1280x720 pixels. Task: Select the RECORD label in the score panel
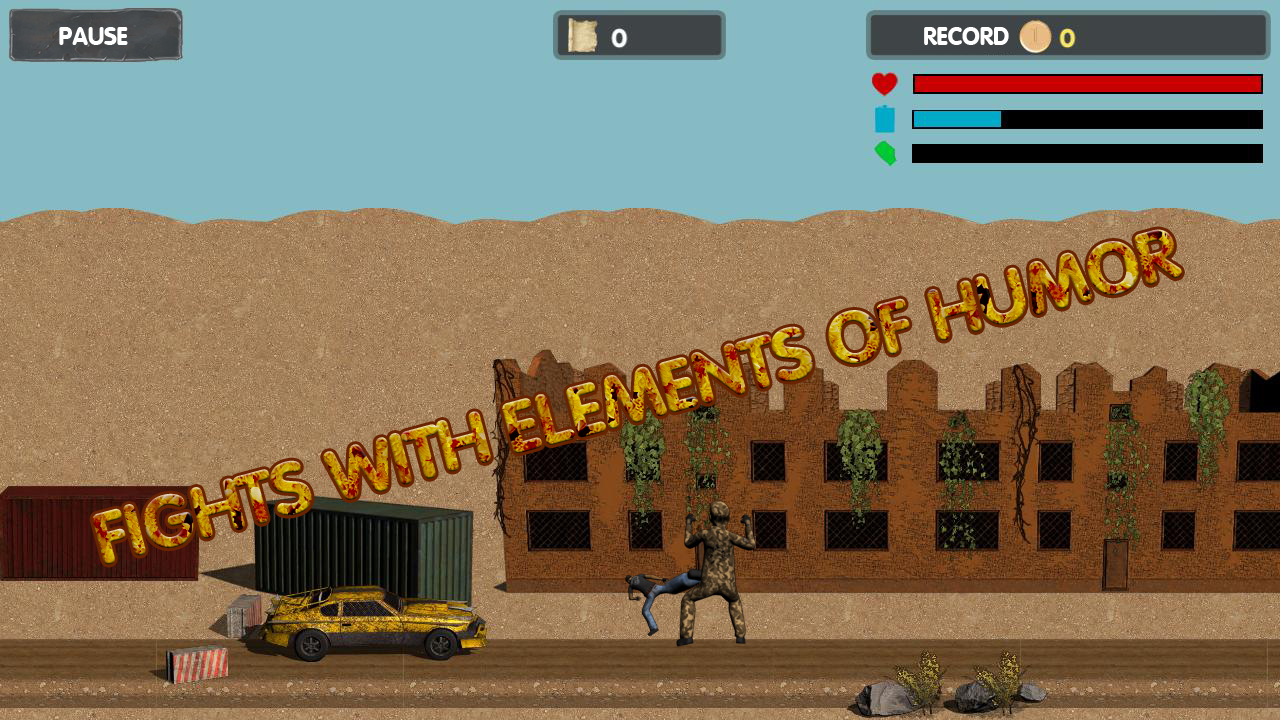tap(966, 37)
